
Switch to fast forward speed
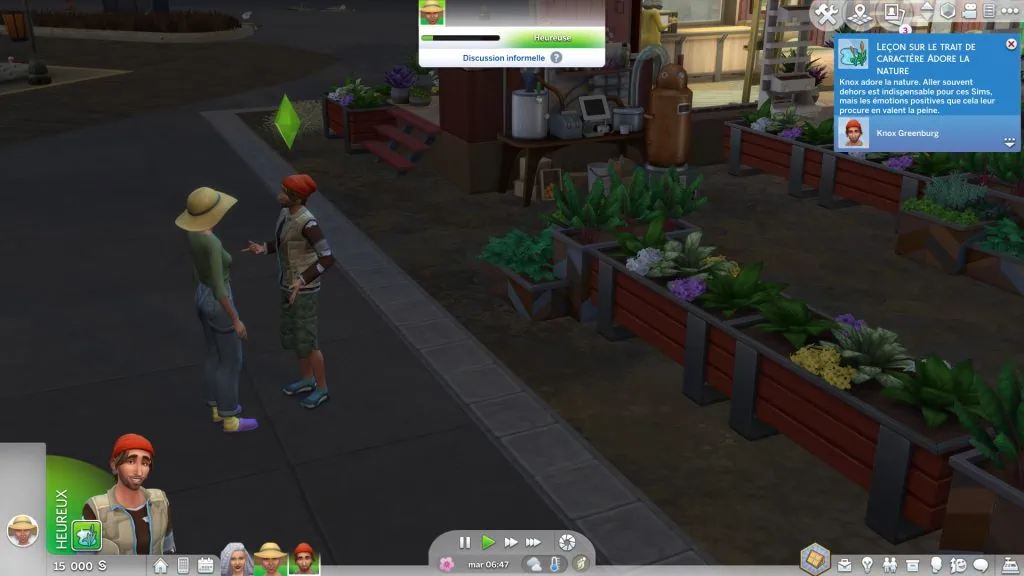(x=511, y=542)
